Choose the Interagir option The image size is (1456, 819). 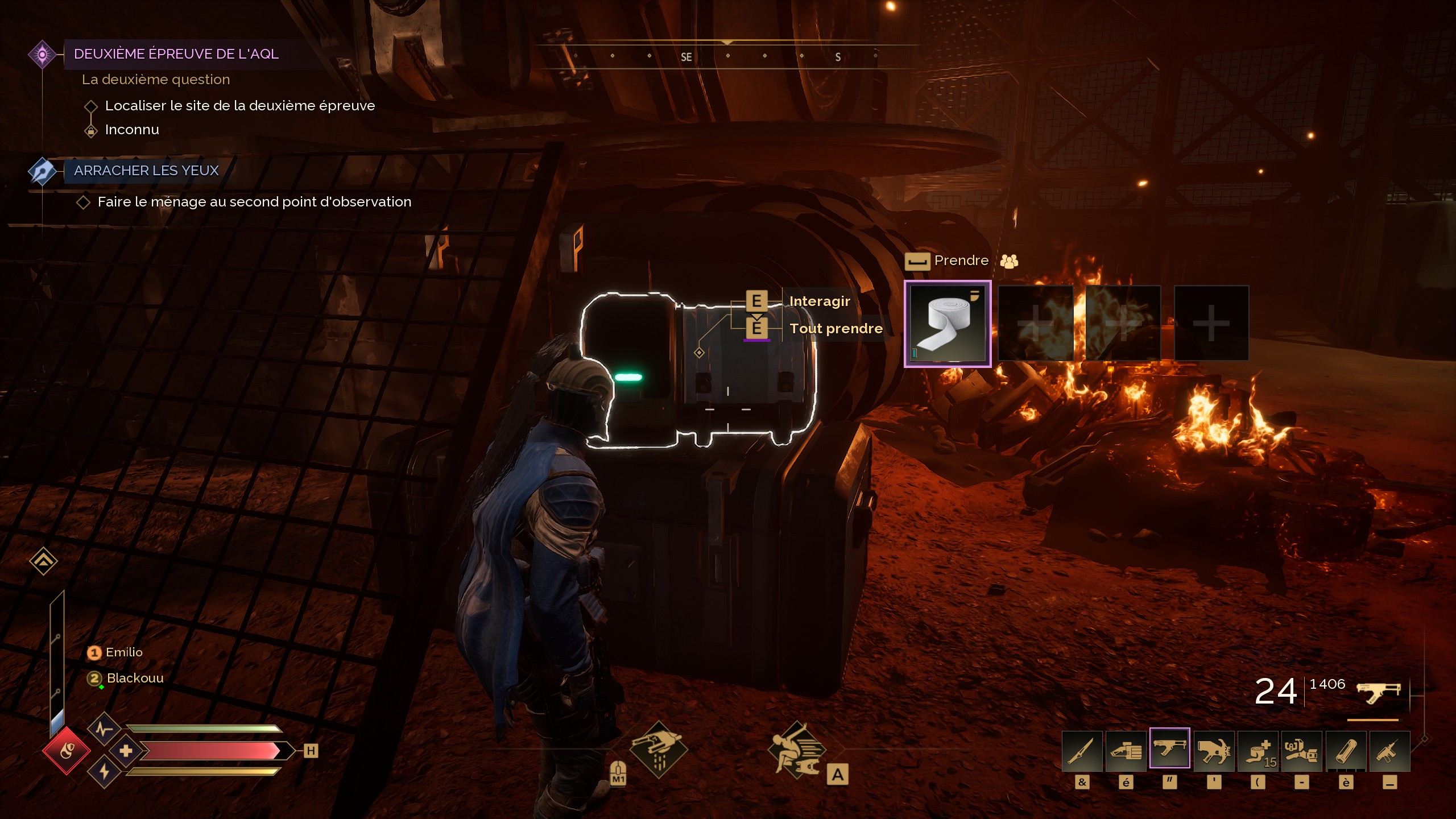[x=819, y=301]
